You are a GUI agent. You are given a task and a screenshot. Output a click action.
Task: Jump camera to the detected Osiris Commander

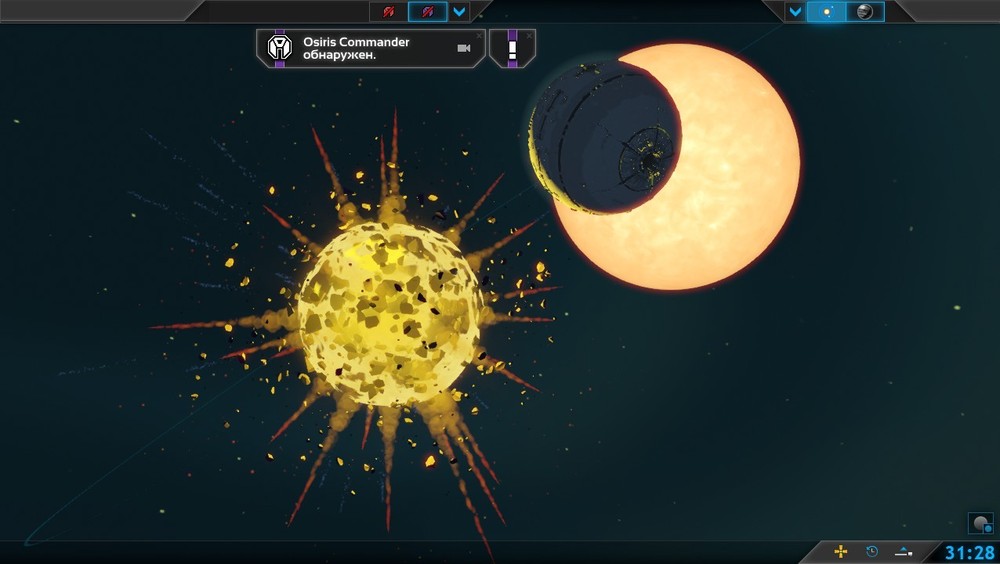coord(463,48)
